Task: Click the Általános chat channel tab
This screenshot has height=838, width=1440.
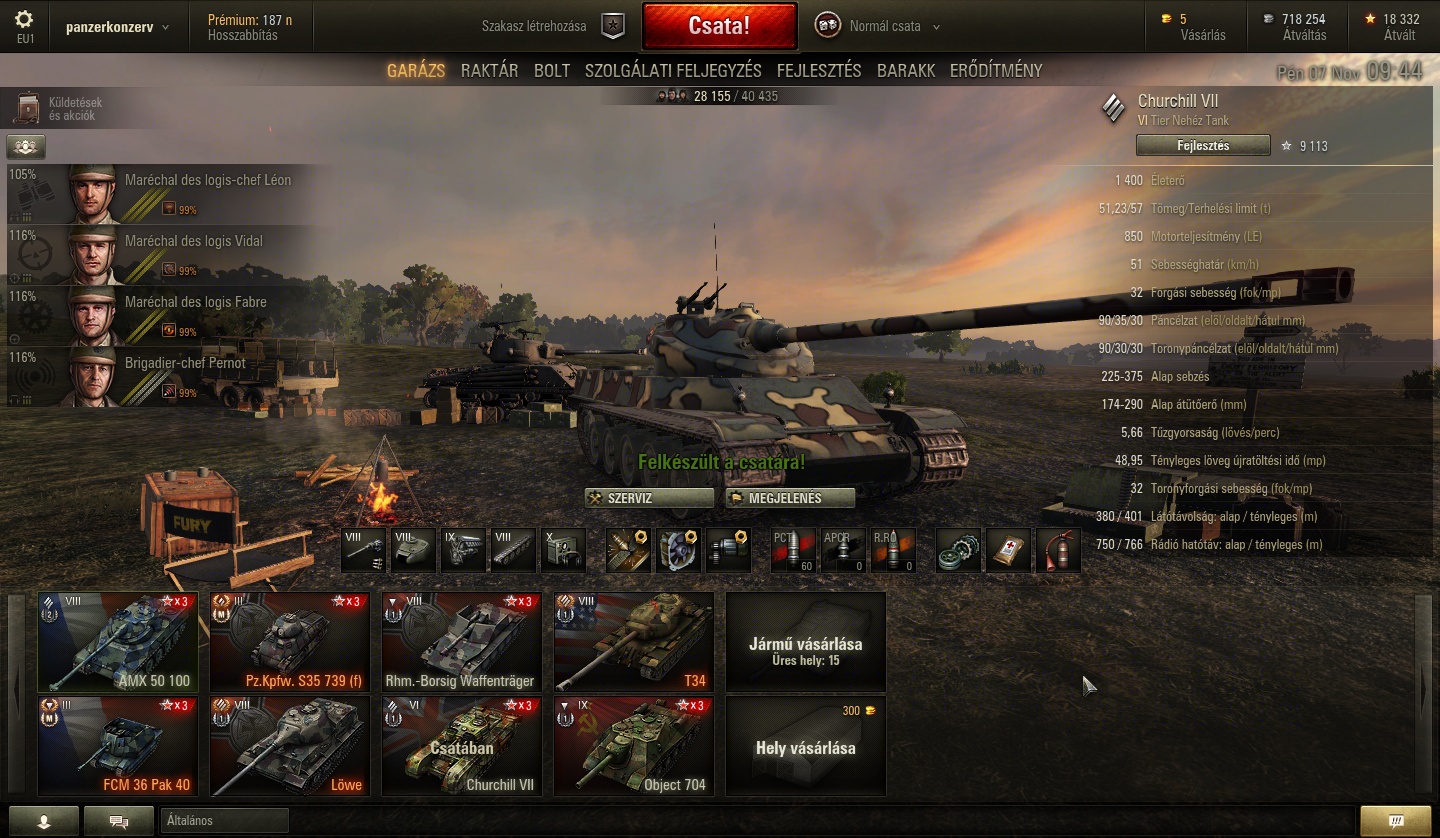Action: pyautogui.click(x=224, y=821)
